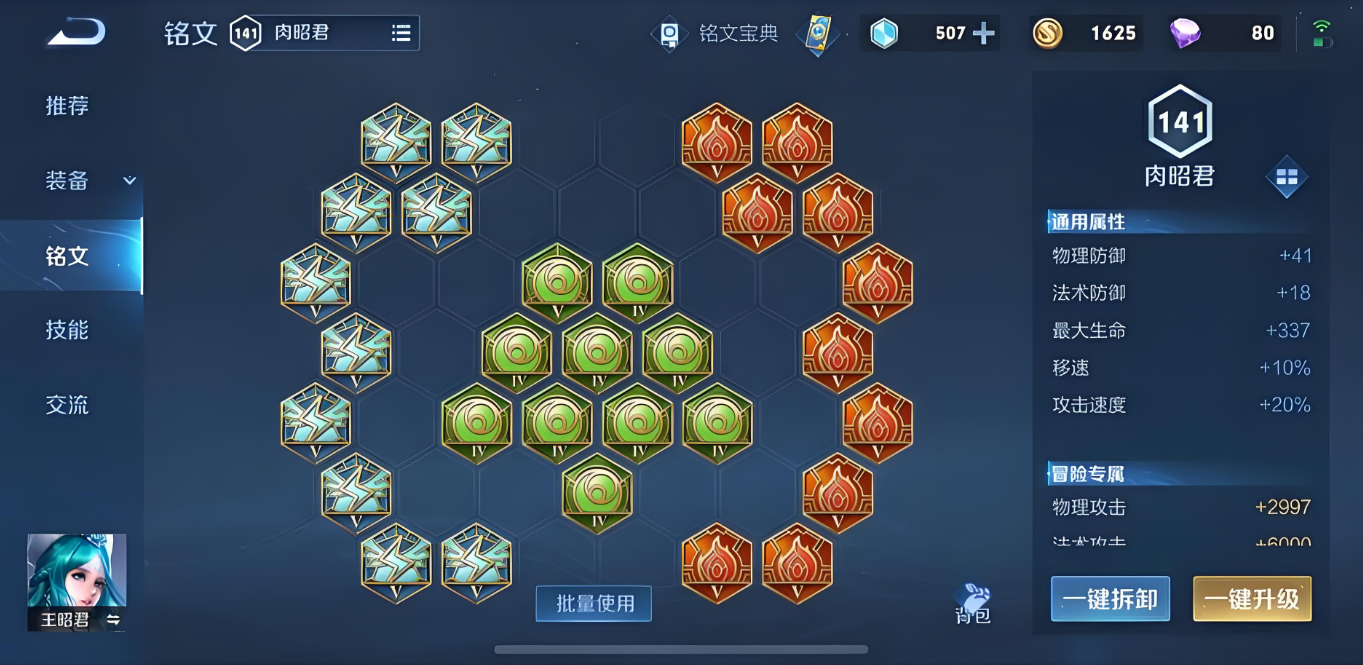Click the 批量使用 button
The image size is (1363, 665).
tap(594, 604)
